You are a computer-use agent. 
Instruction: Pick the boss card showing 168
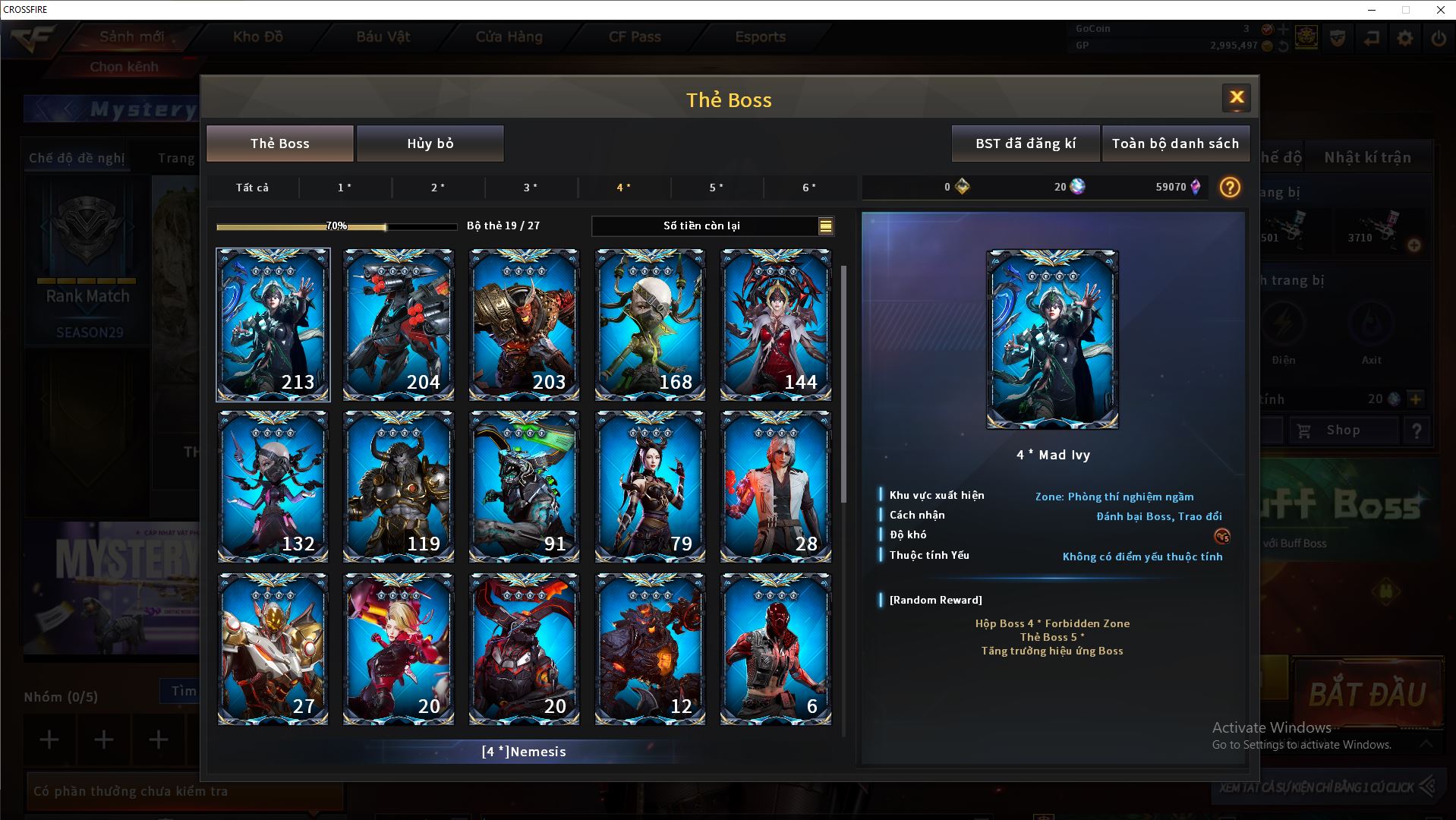650,324
